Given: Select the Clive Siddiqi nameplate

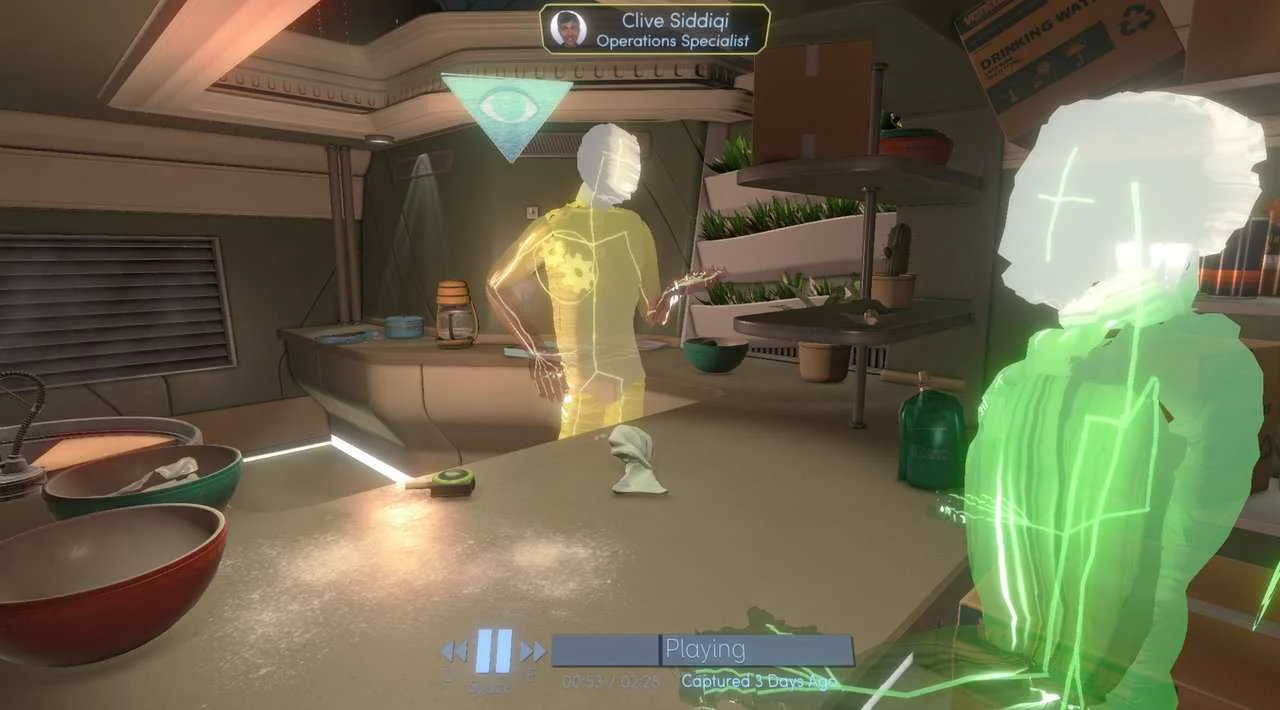Looking at the screenshot, I should click(655, 29).
